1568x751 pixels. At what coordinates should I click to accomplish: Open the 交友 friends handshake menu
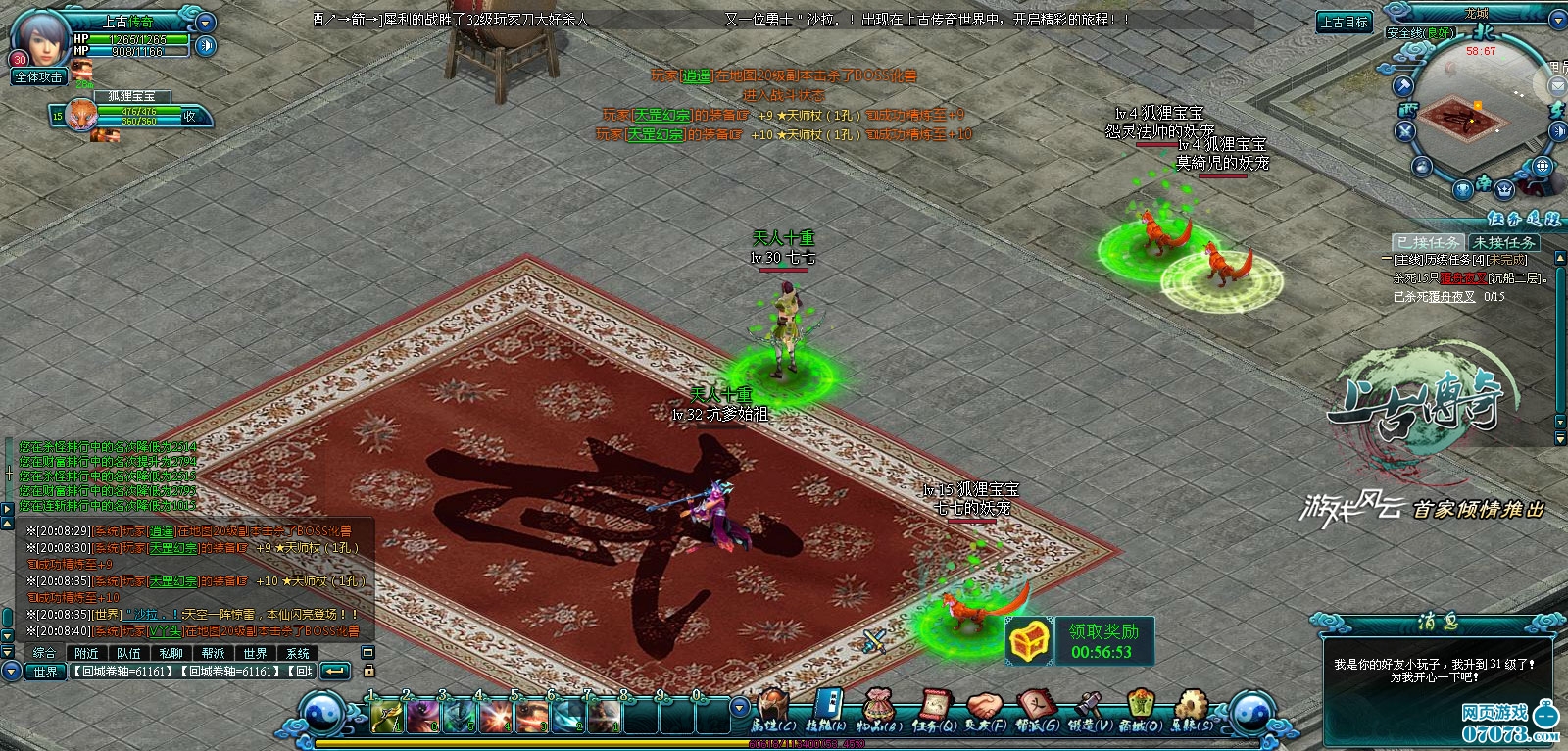pos(986,710)
